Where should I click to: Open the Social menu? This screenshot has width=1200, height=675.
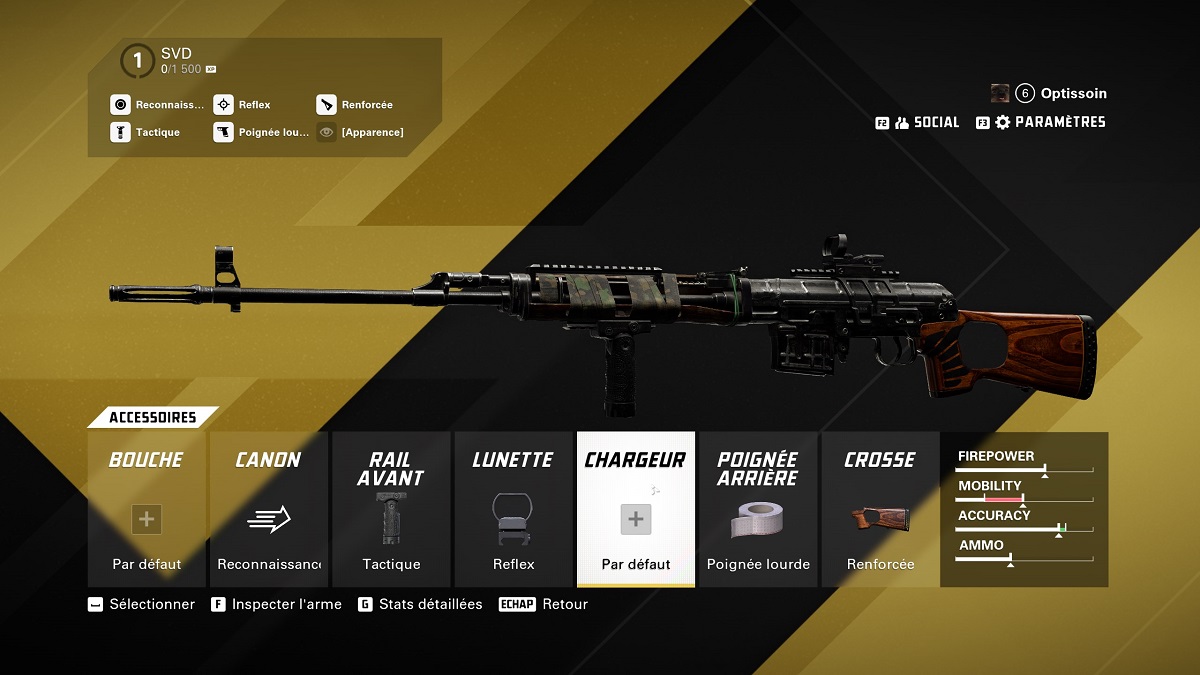click(927, 122)
